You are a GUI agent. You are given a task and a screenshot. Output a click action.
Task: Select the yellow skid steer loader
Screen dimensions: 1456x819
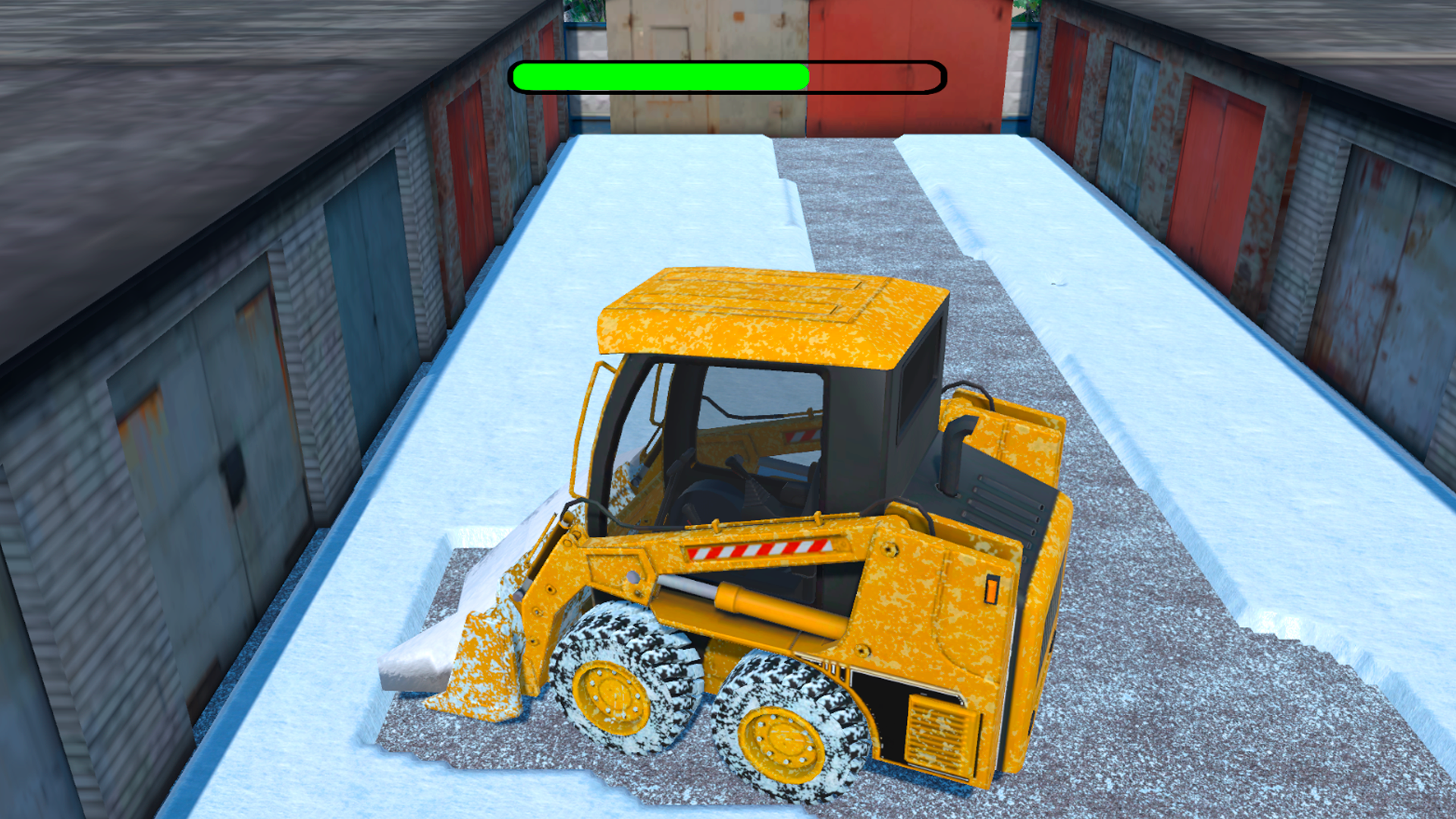[796, 531]
